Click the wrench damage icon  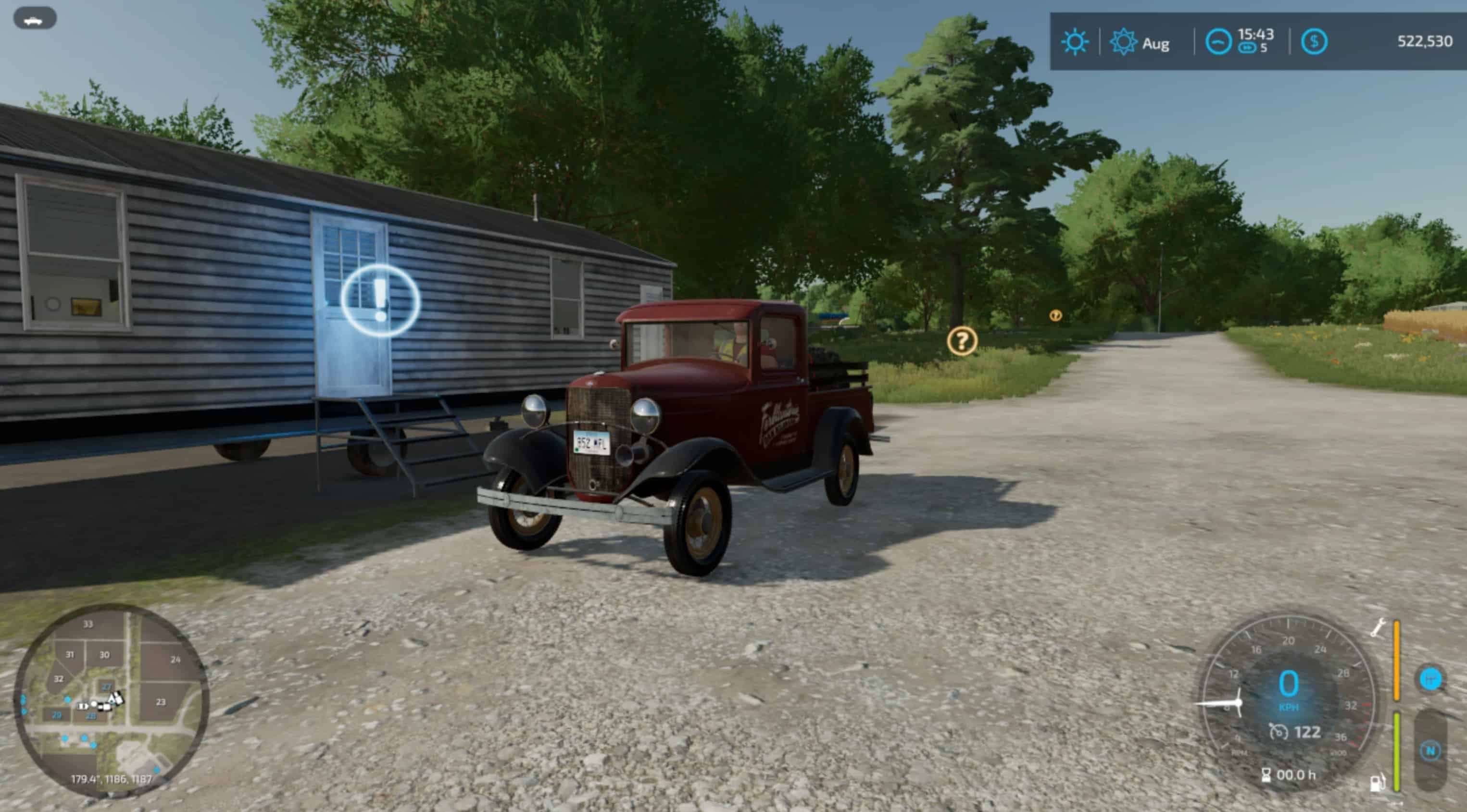pyautogui.click(x=1378, y=627)
